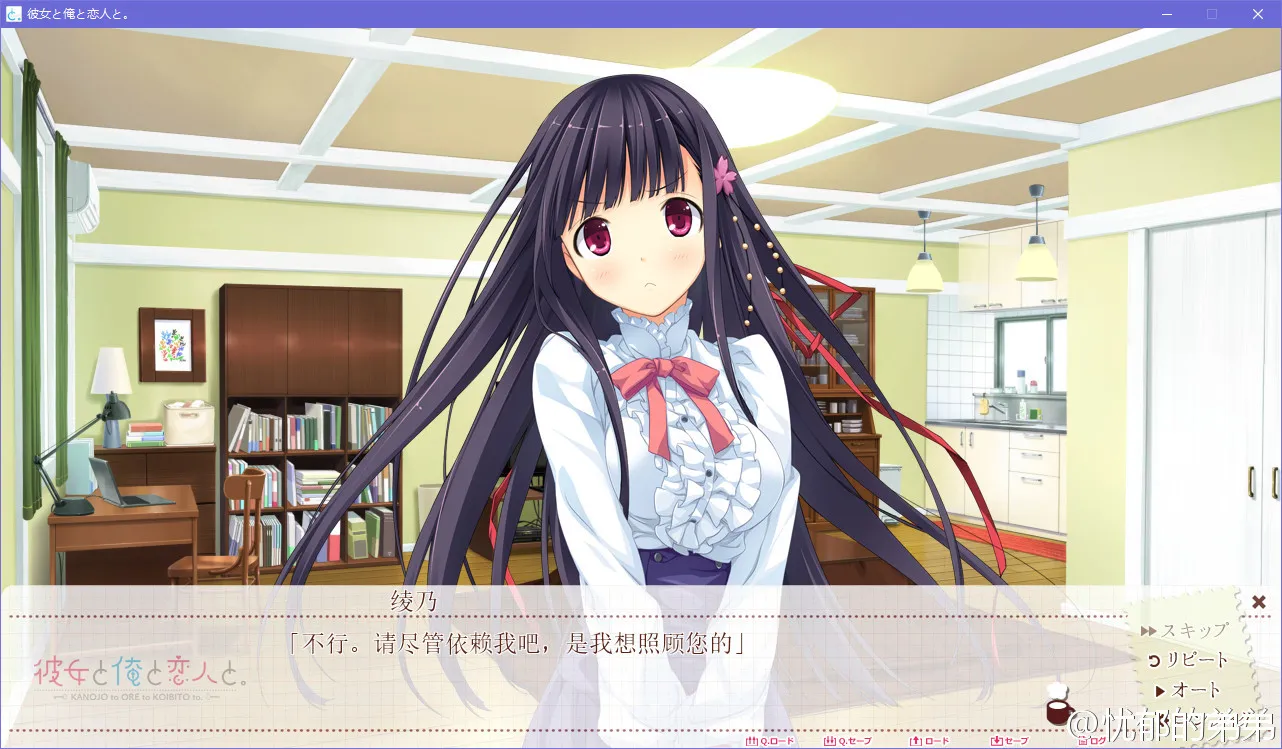
Task: Hide the dialogue box with the X
Action: click(1259, 602)
